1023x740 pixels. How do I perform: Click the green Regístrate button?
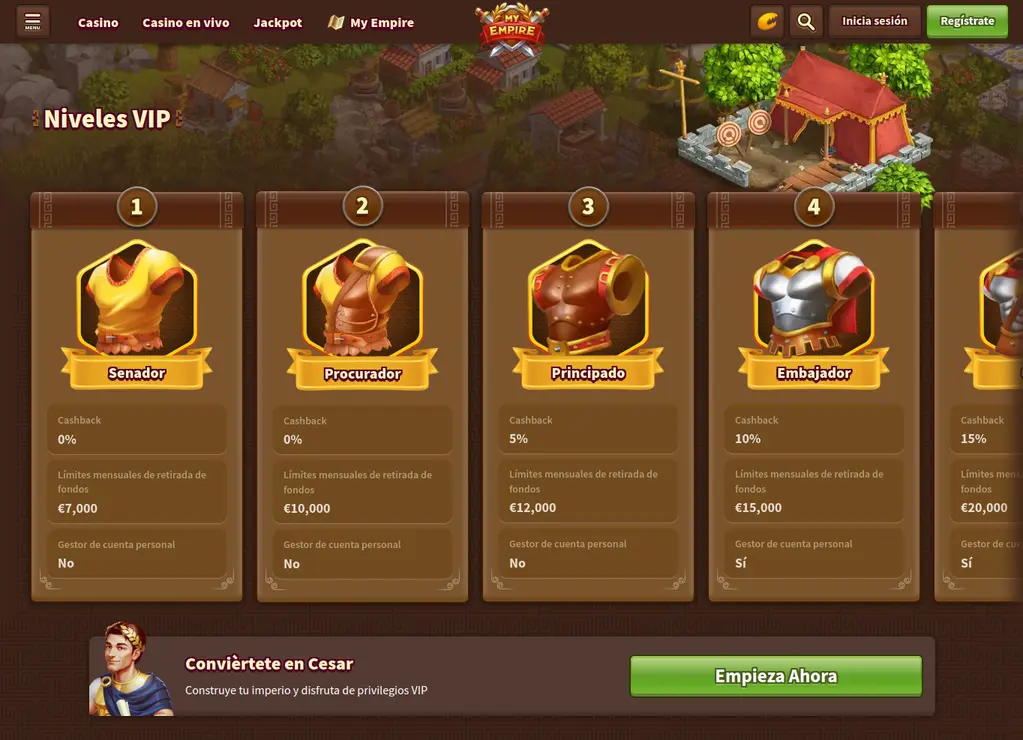click(967, 21)
